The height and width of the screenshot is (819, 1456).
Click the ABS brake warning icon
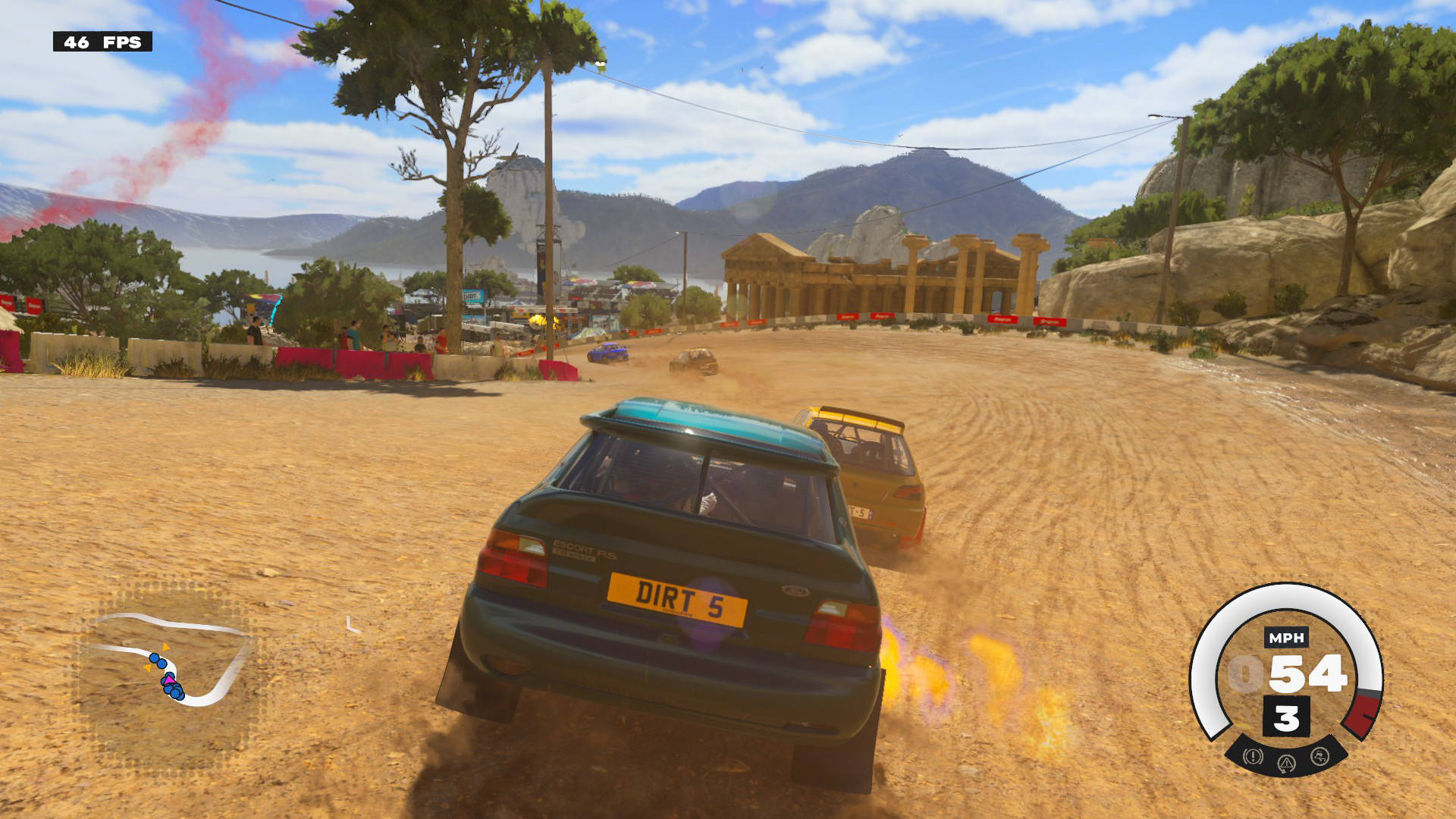1252,756
